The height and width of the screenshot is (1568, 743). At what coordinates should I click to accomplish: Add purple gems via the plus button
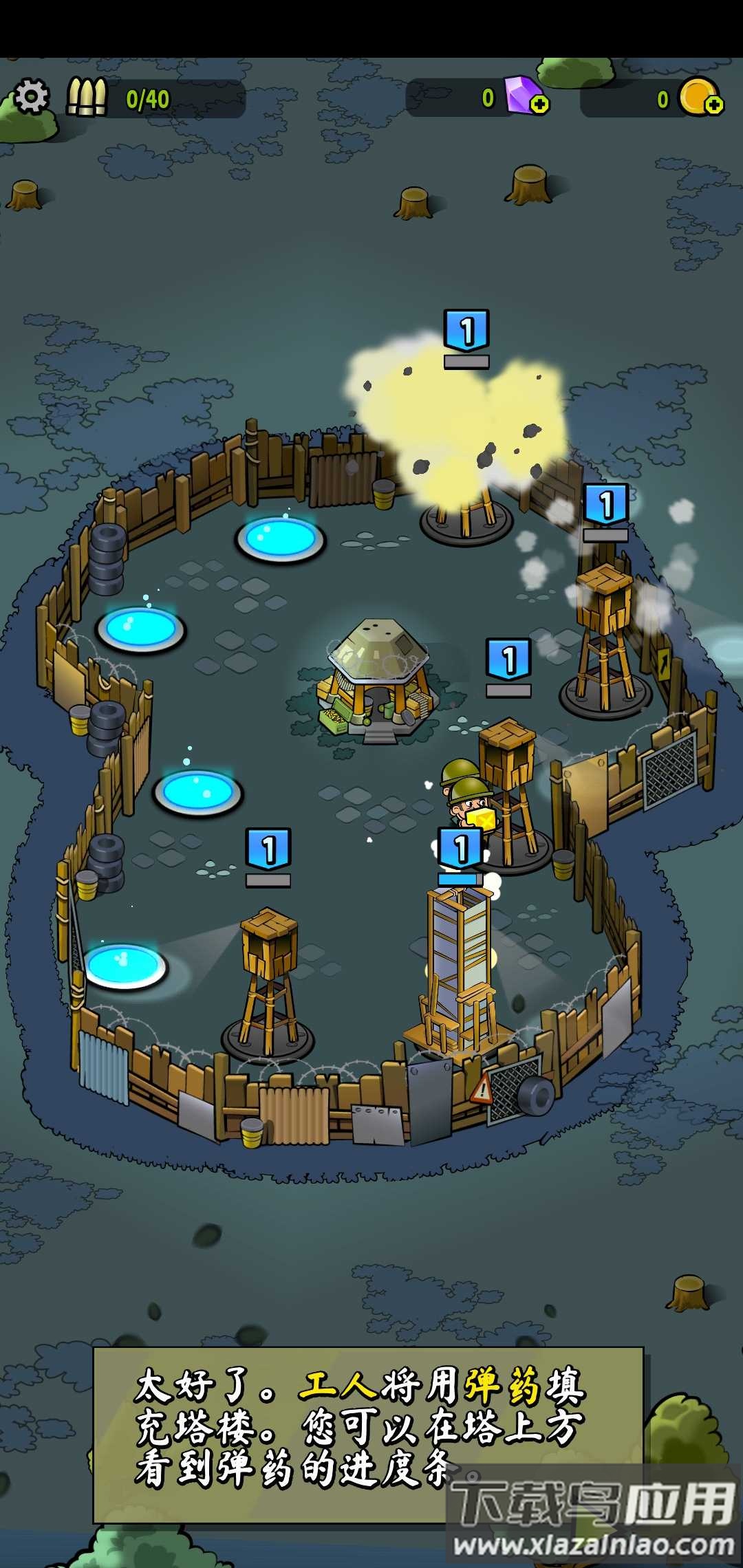point(539,105)
